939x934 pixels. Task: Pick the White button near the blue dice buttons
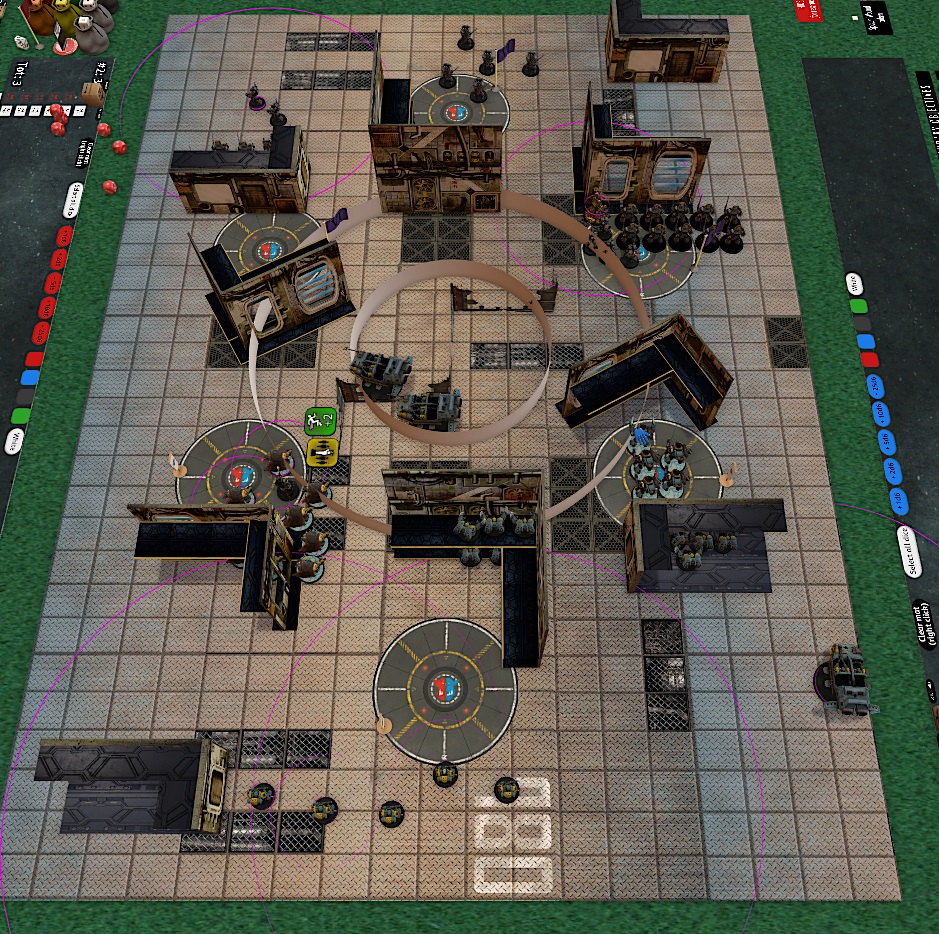(854, 284)
